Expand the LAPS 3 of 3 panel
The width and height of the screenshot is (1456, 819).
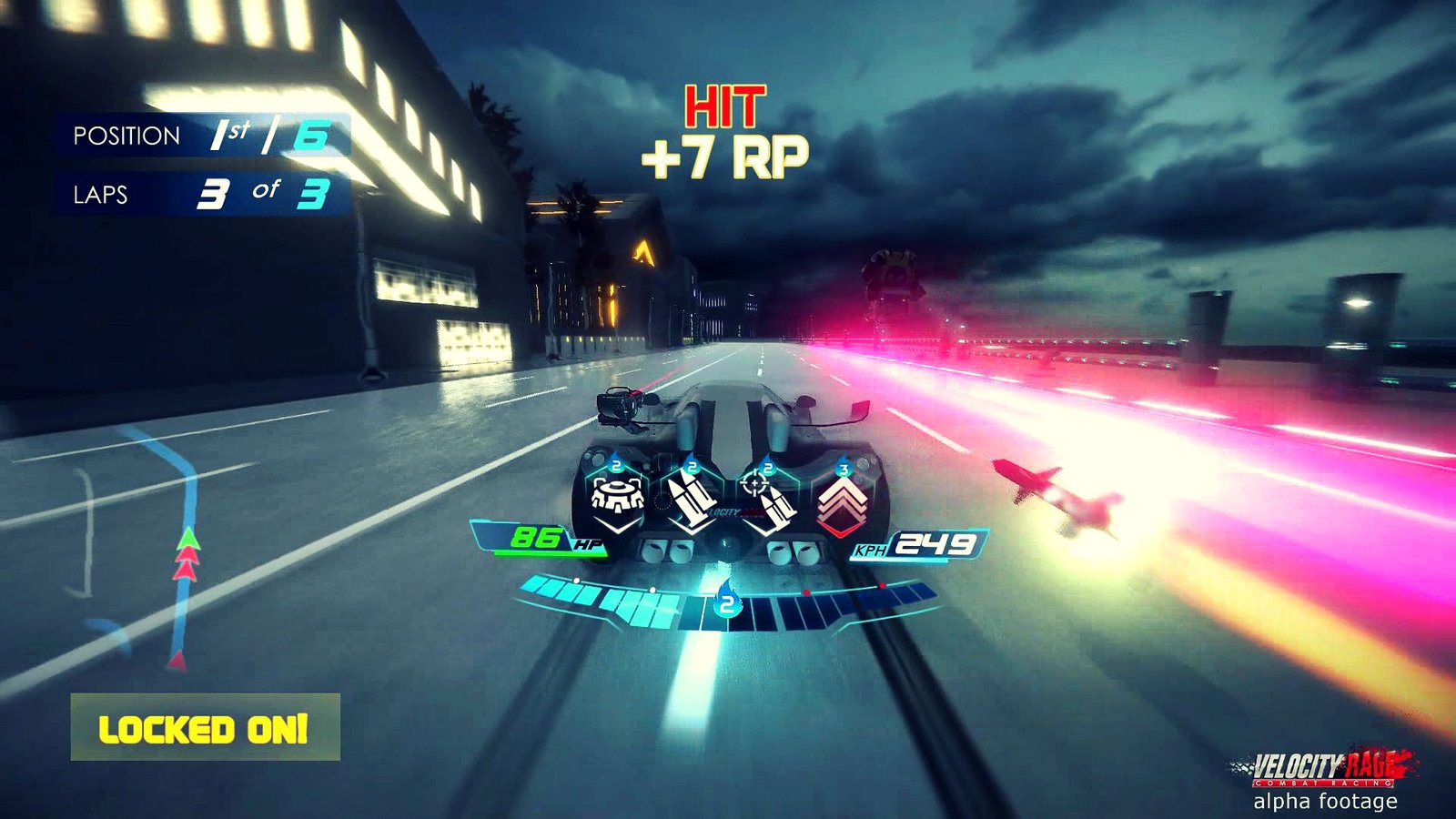pos(202,193)
